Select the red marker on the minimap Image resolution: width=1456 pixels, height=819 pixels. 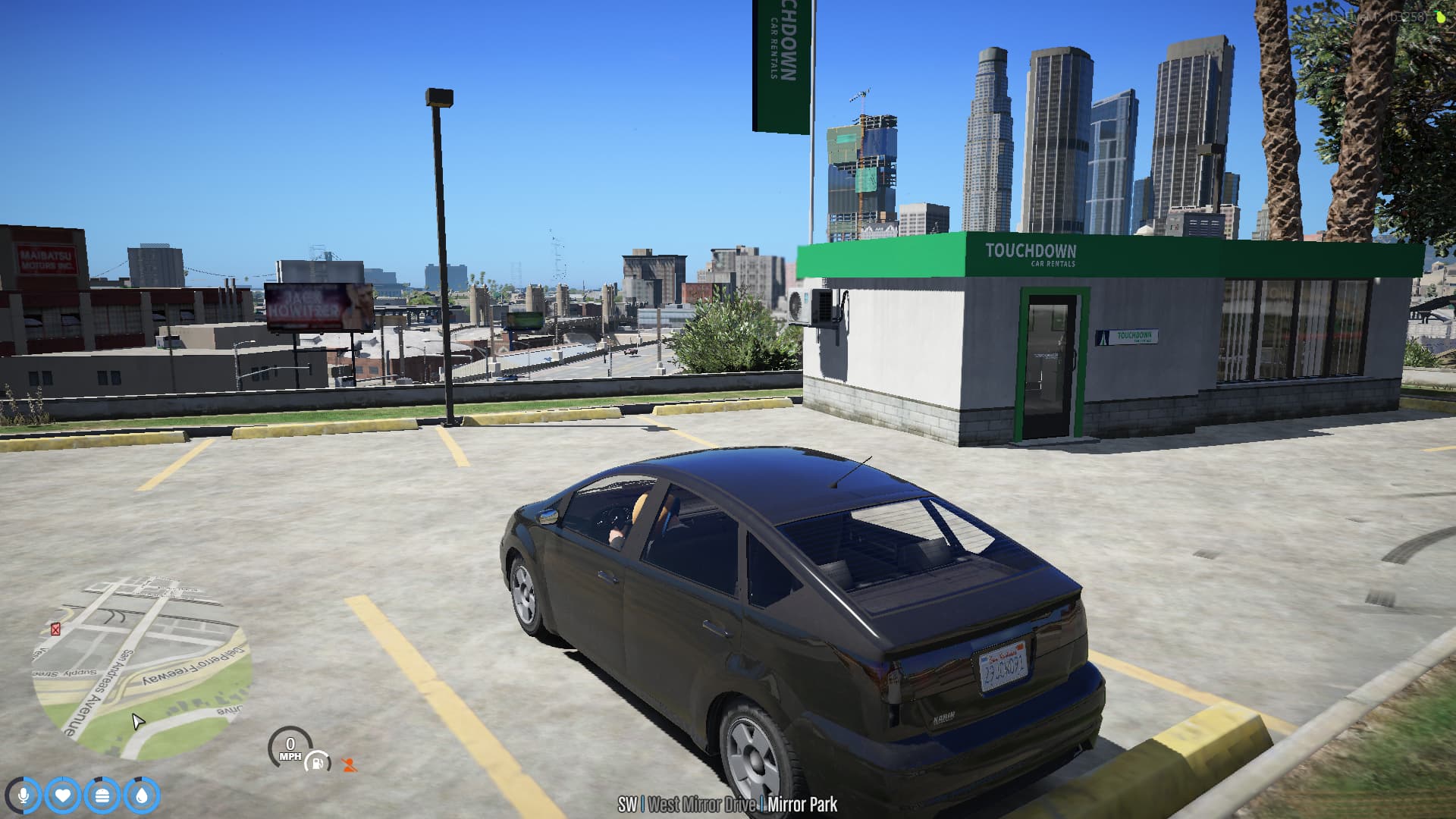(x=55, y=629)
